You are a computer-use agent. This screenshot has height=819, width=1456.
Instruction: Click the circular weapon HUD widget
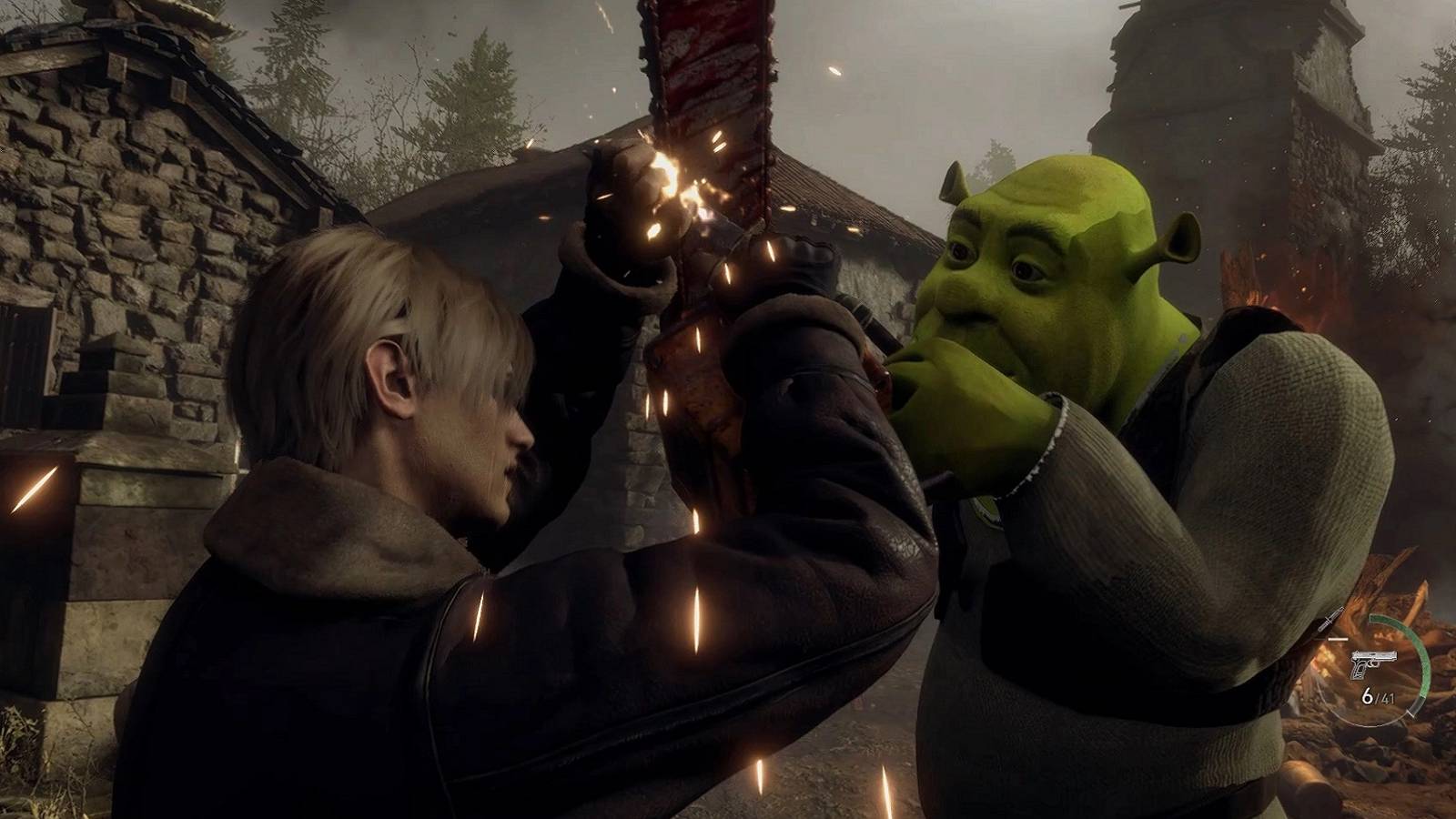1376,669
